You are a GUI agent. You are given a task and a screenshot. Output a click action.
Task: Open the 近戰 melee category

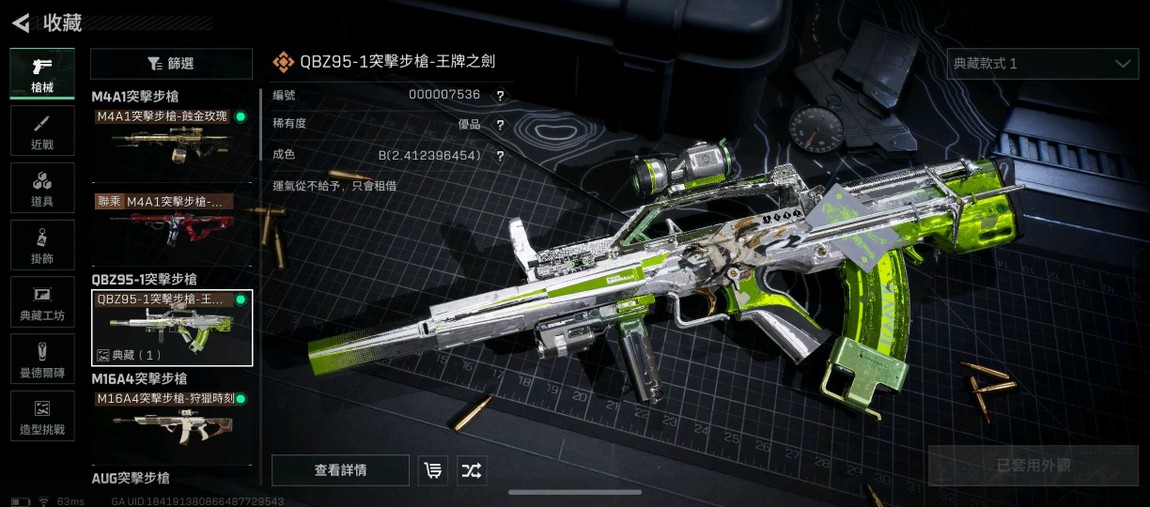(x=42, y=131)
